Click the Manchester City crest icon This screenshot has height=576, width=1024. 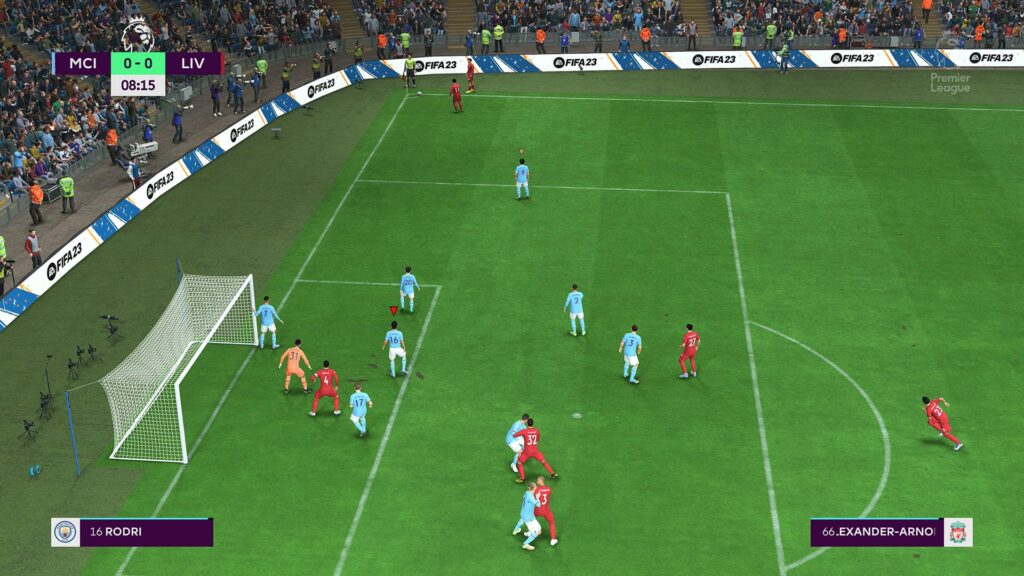click(64, 532)
